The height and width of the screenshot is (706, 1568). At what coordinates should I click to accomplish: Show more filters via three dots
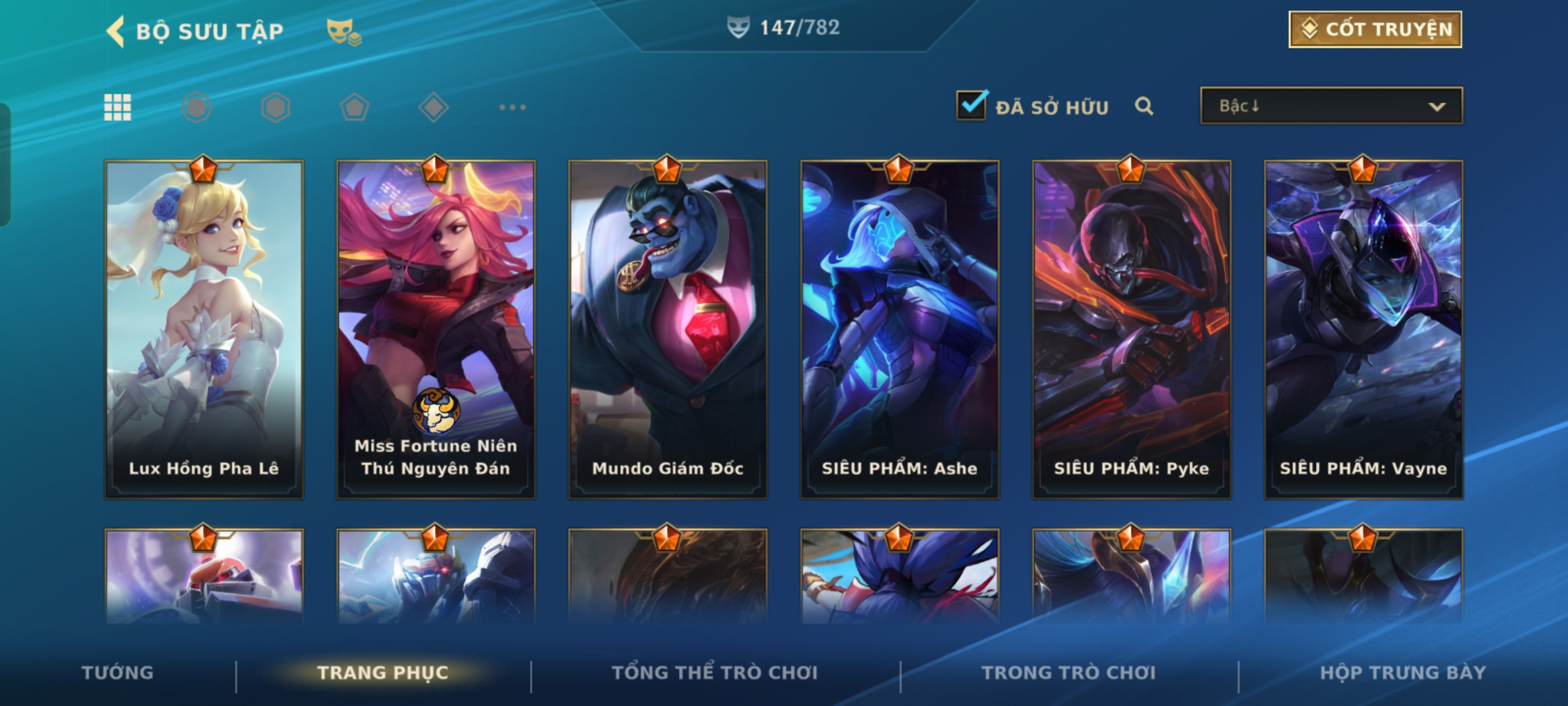click(512, 107)
